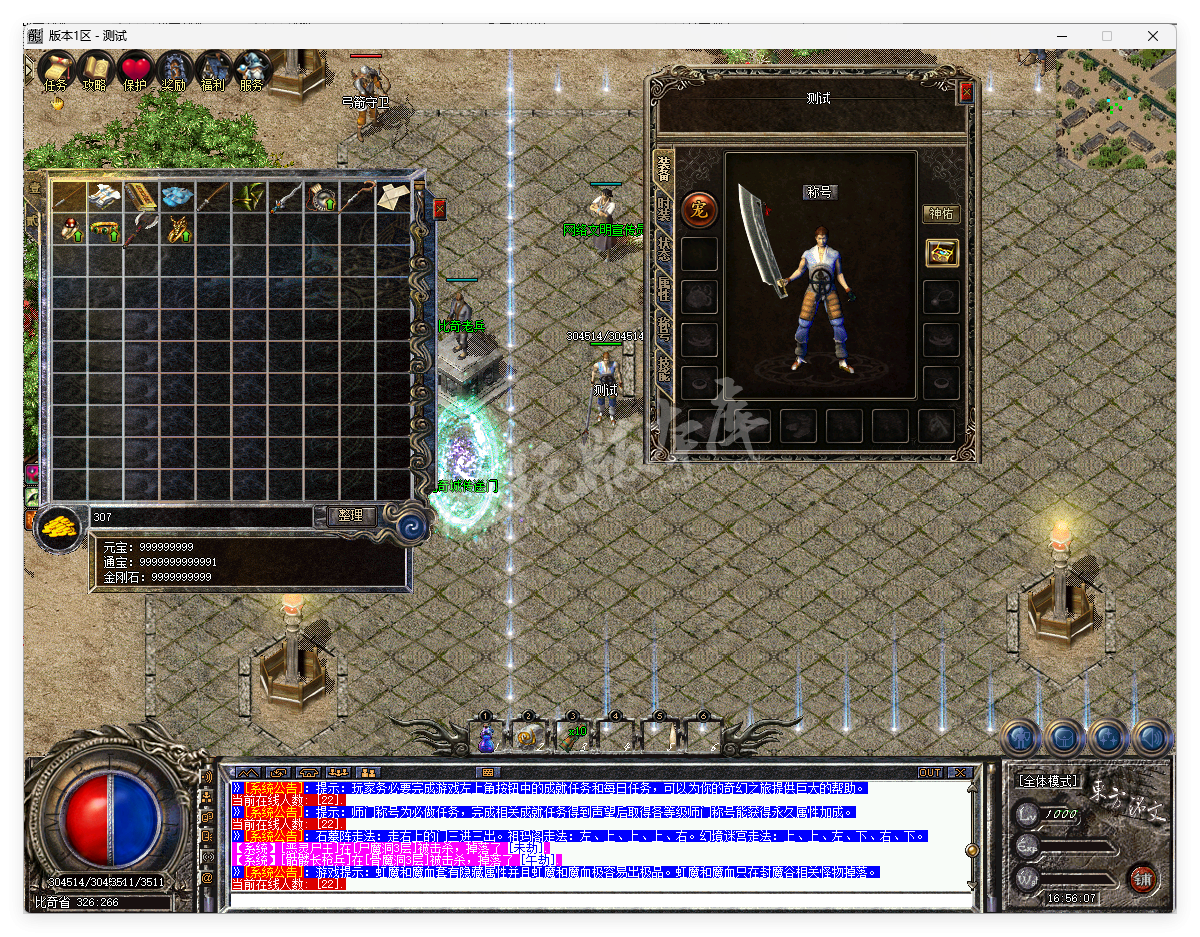1200x937 pixels.
Task: Select the red gem ring in bag
Action: [x=70, y=231]
